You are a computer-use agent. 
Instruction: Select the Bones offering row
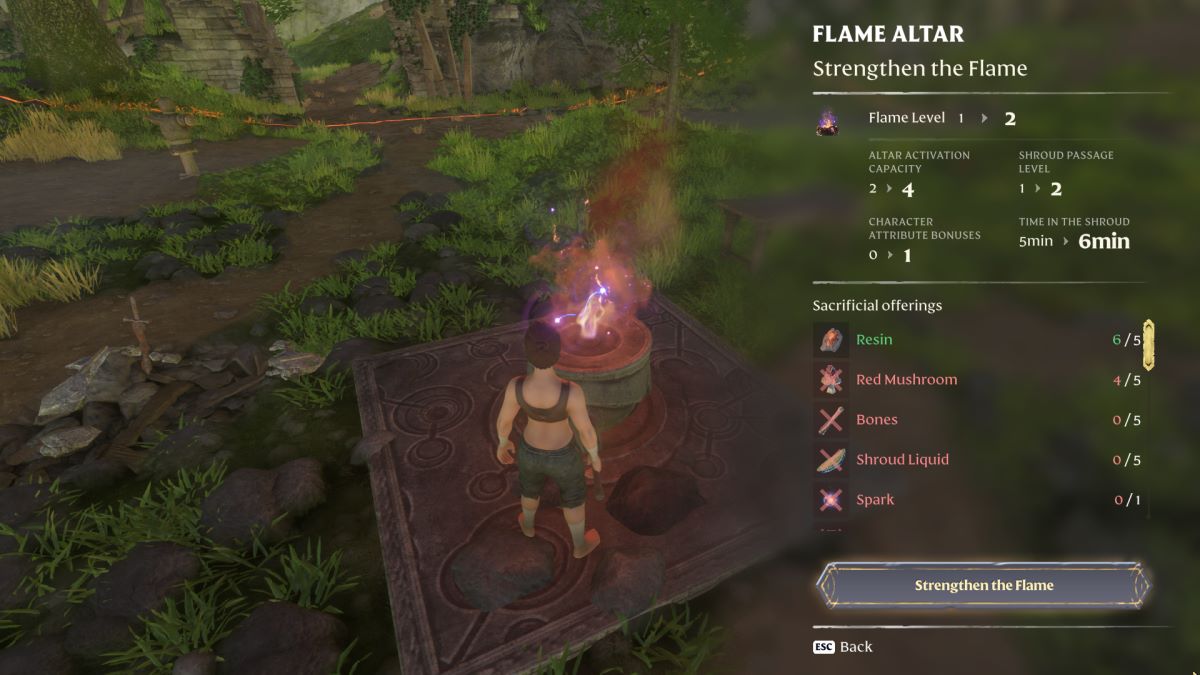978,420
